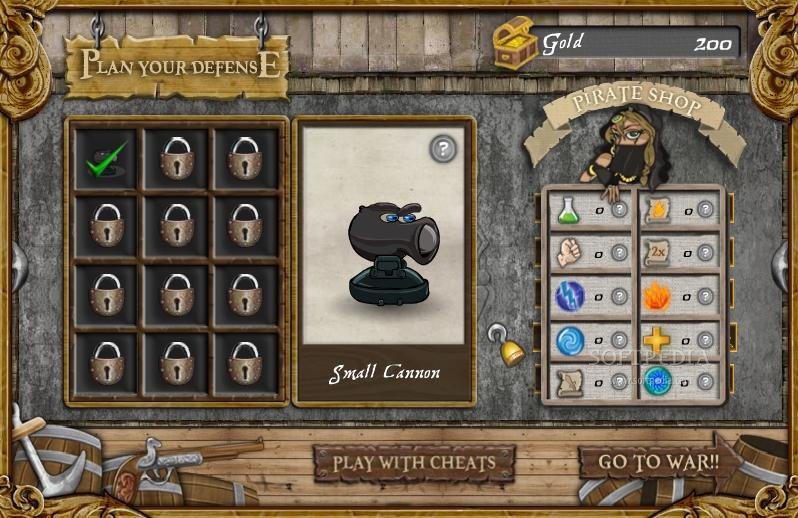Screen dimensions: 798x518
Task: Show info for the green potion
Action: pyautogui.click(x=620, y=210)
